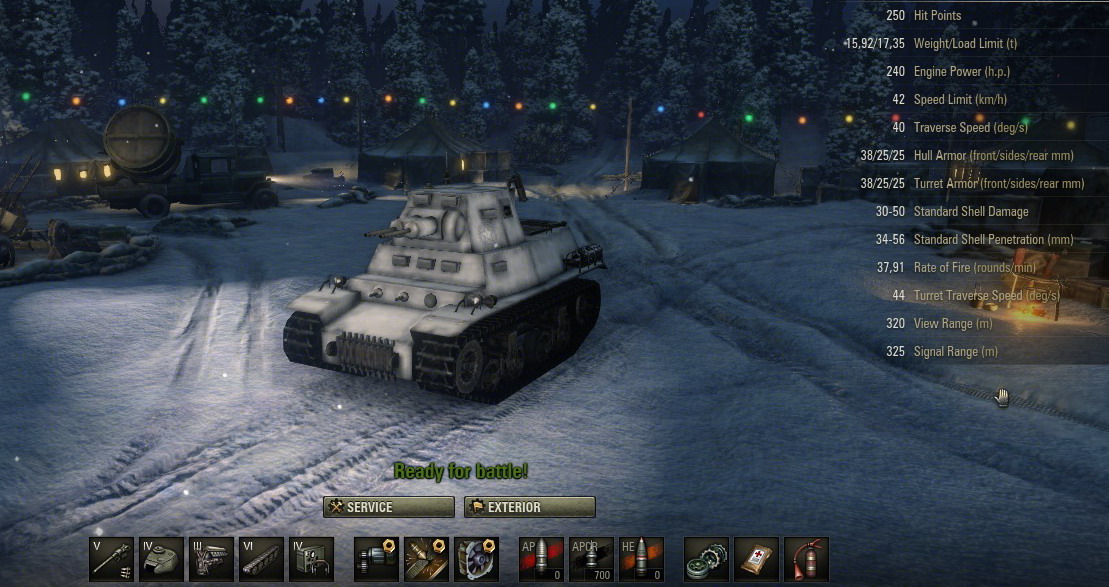Open the repair kit consumable slot
Screen dimensions: 1109x587
[706, 559]
